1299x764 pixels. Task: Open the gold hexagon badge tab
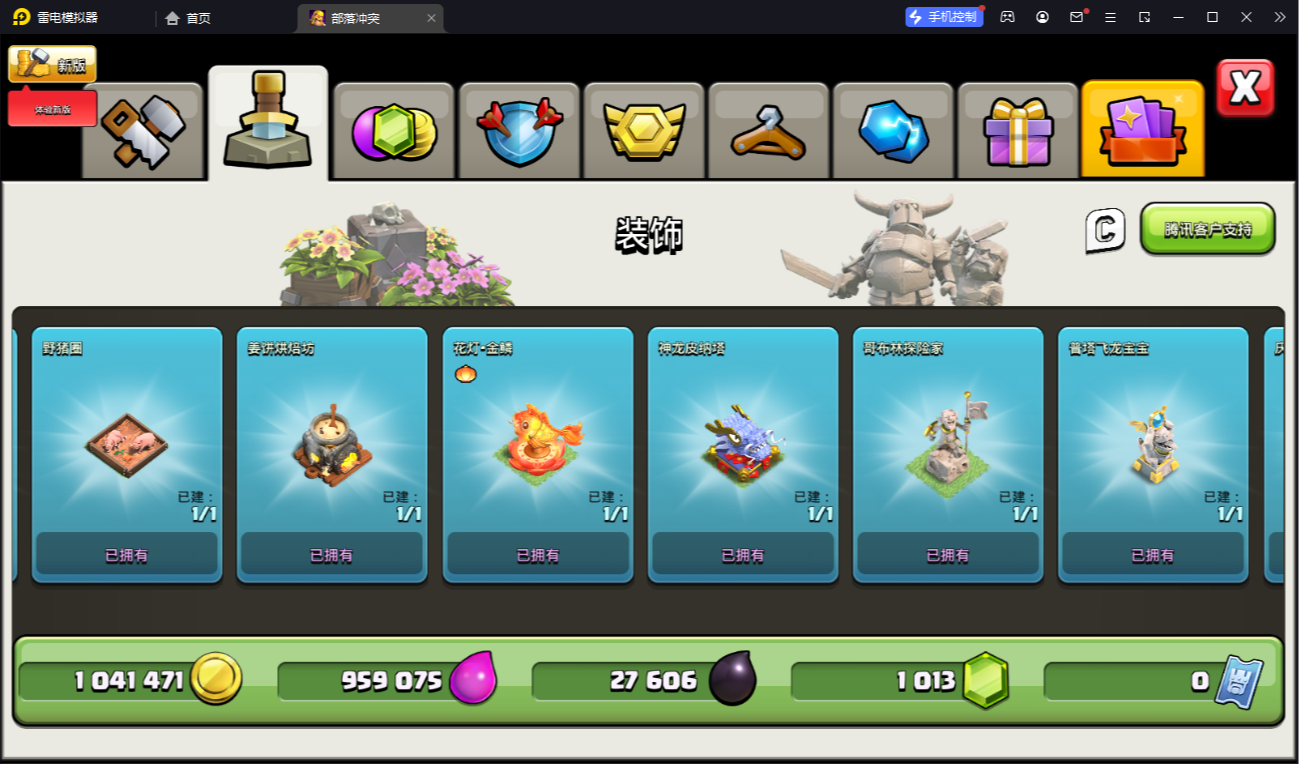click(644, 131)
